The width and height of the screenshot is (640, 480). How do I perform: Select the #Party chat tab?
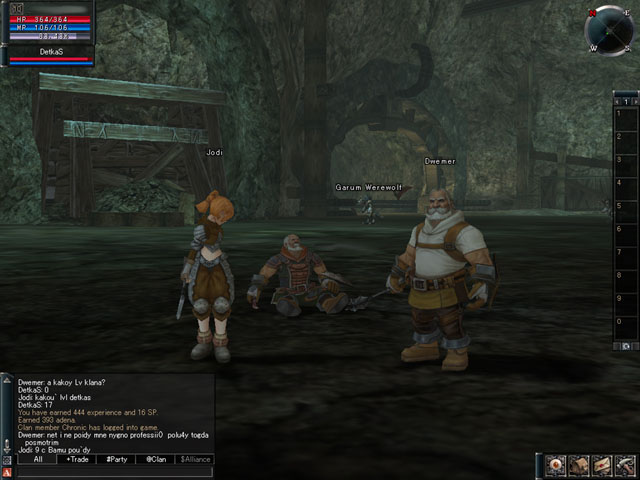pos(117,459)
